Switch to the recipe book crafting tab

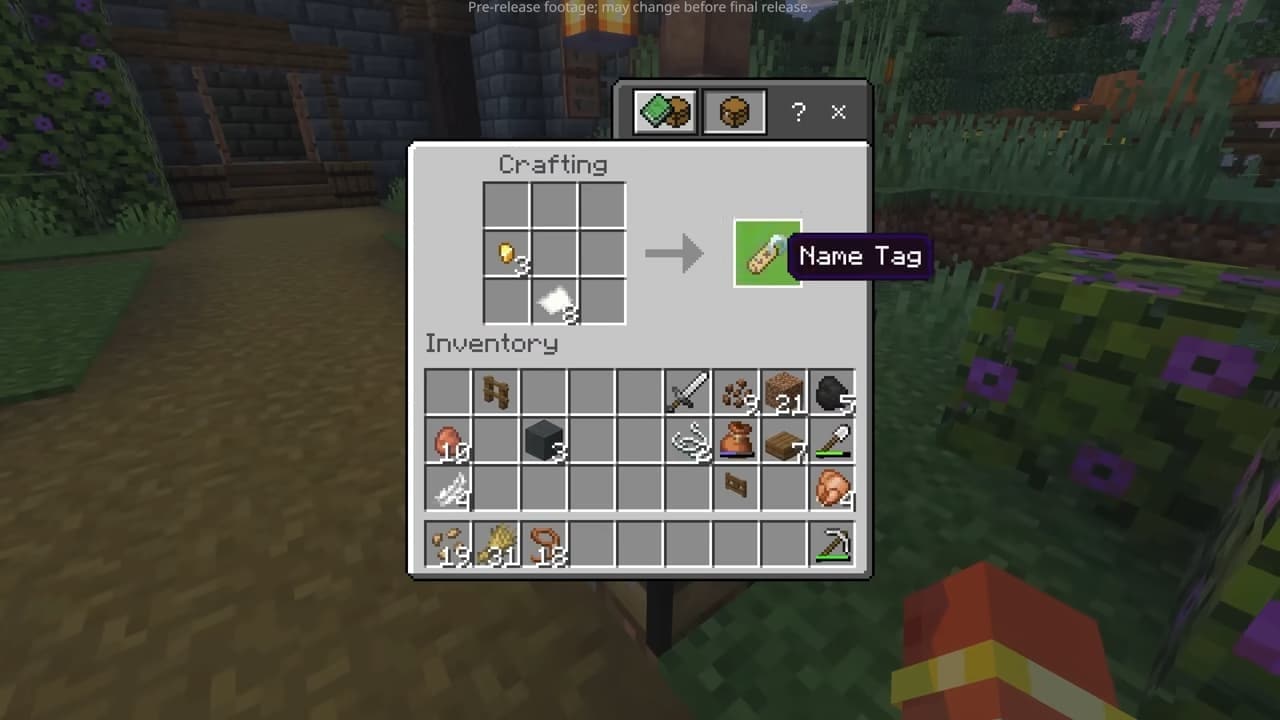pyautogui.click(x=665, y=112)
